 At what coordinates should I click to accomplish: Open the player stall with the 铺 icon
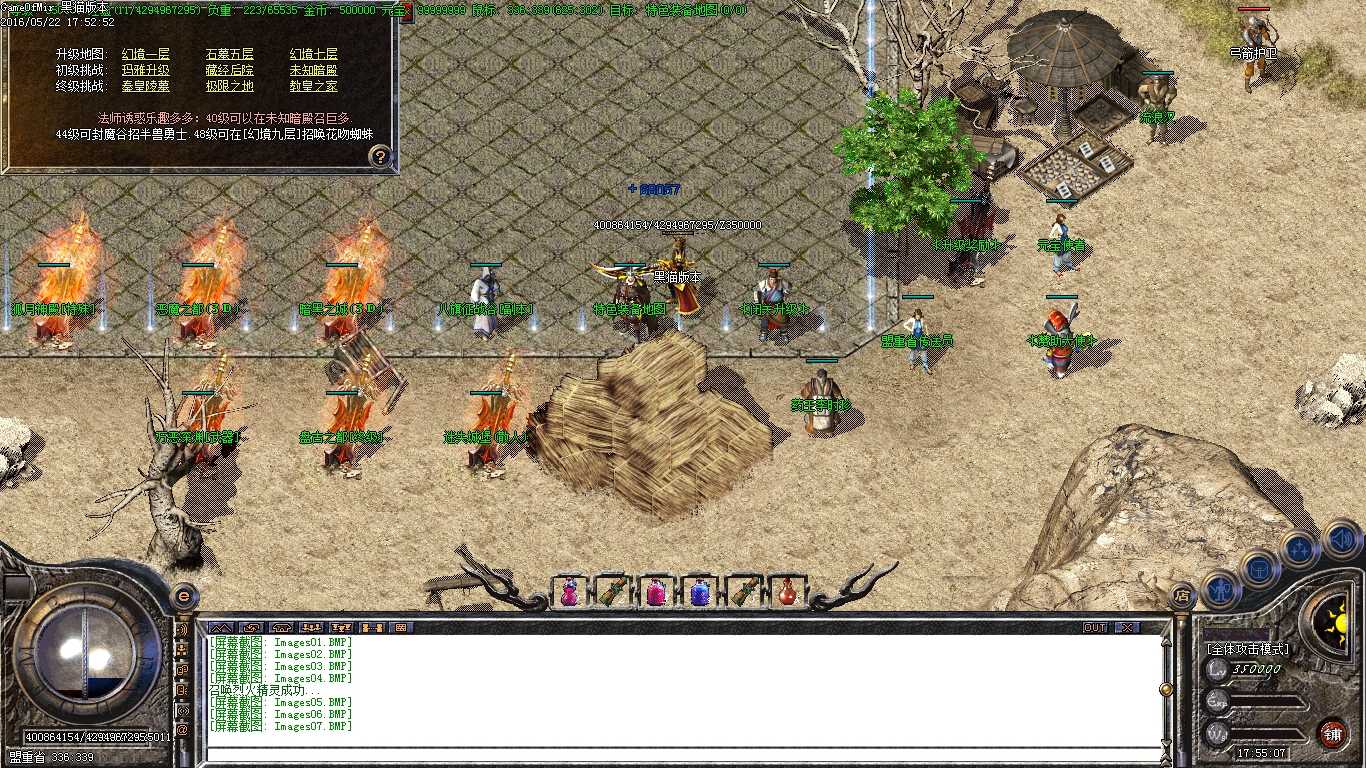click(x=1334, y=734)
